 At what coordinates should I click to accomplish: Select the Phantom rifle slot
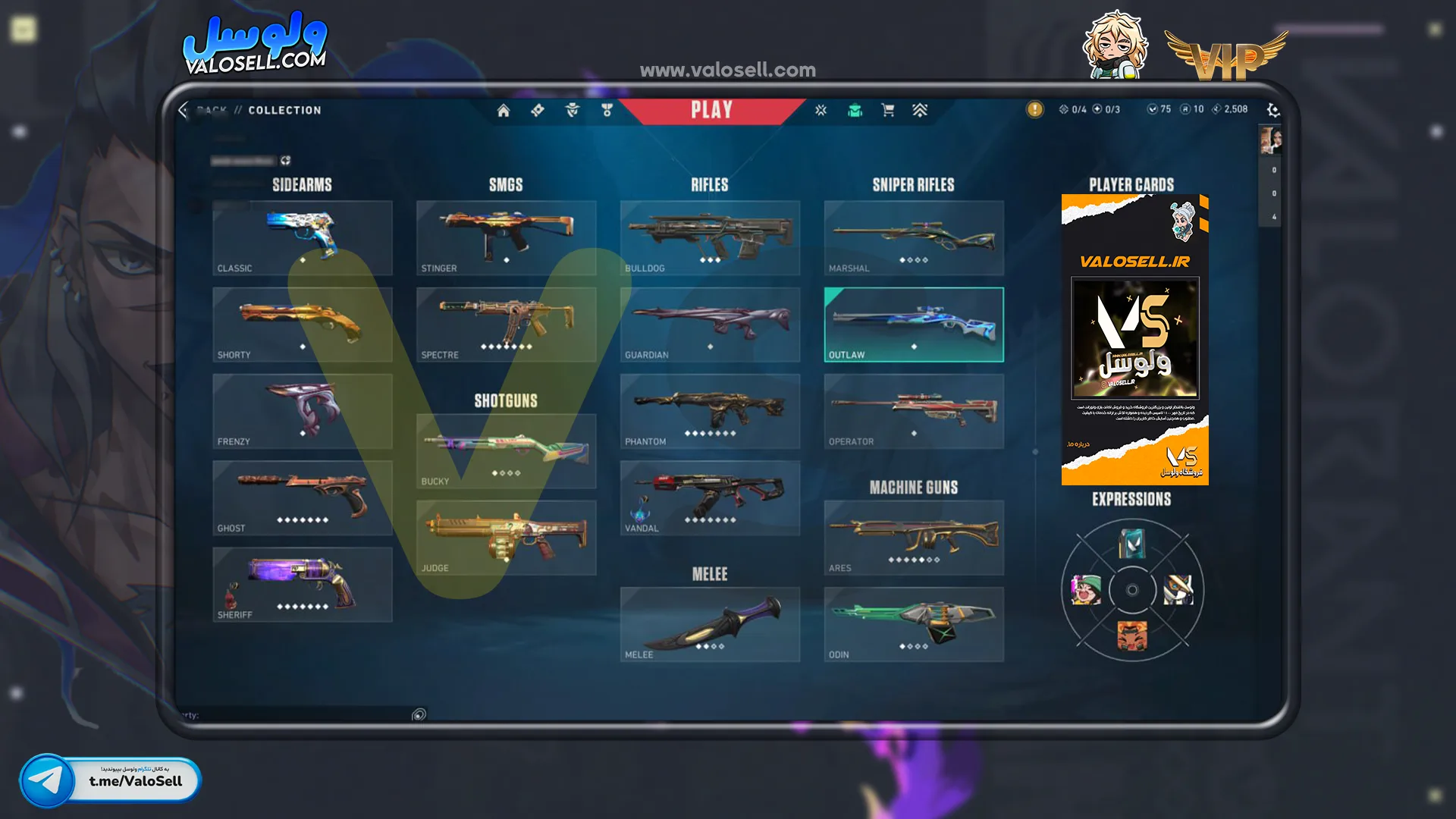[x=710, y=411]
